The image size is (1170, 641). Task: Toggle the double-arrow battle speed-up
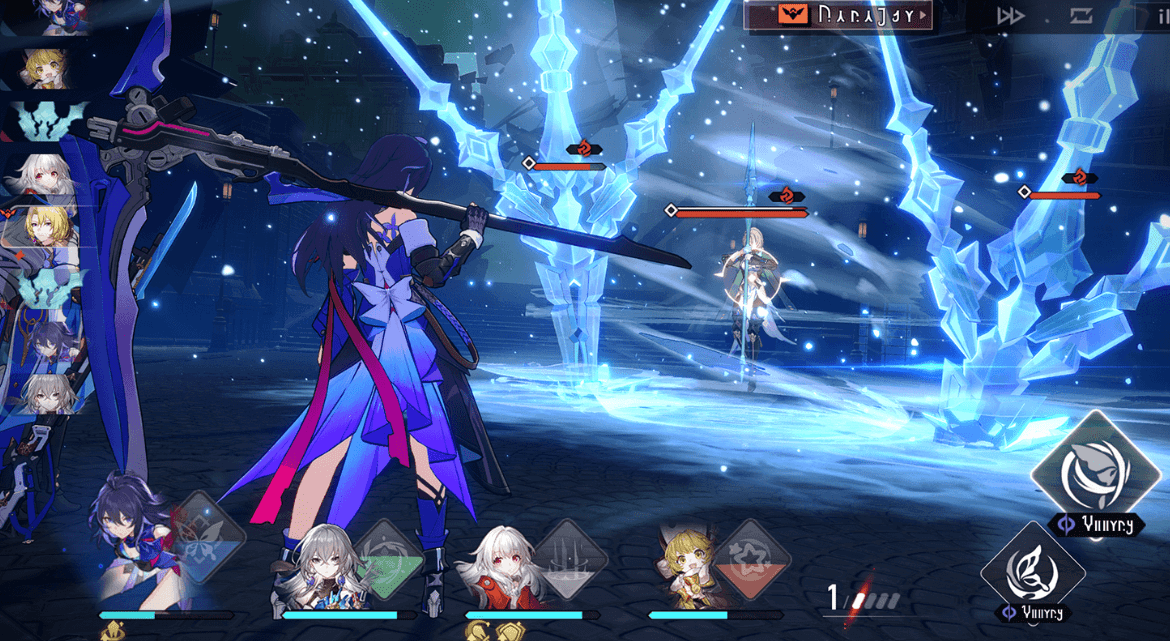(1011, 16)
